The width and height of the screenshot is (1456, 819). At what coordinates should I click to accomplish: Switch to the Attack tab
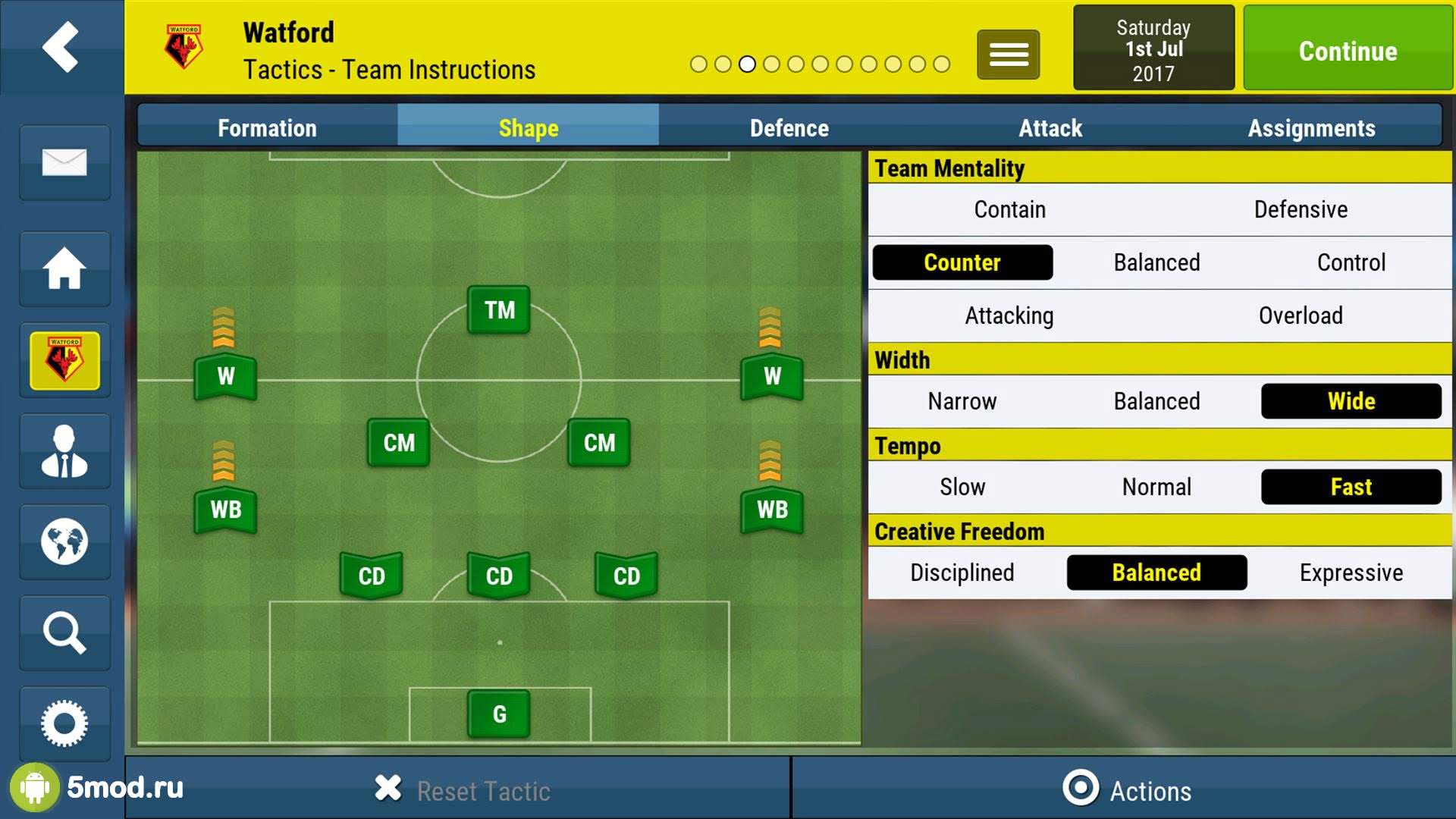pyautogui.click(x=1050, y=128)
